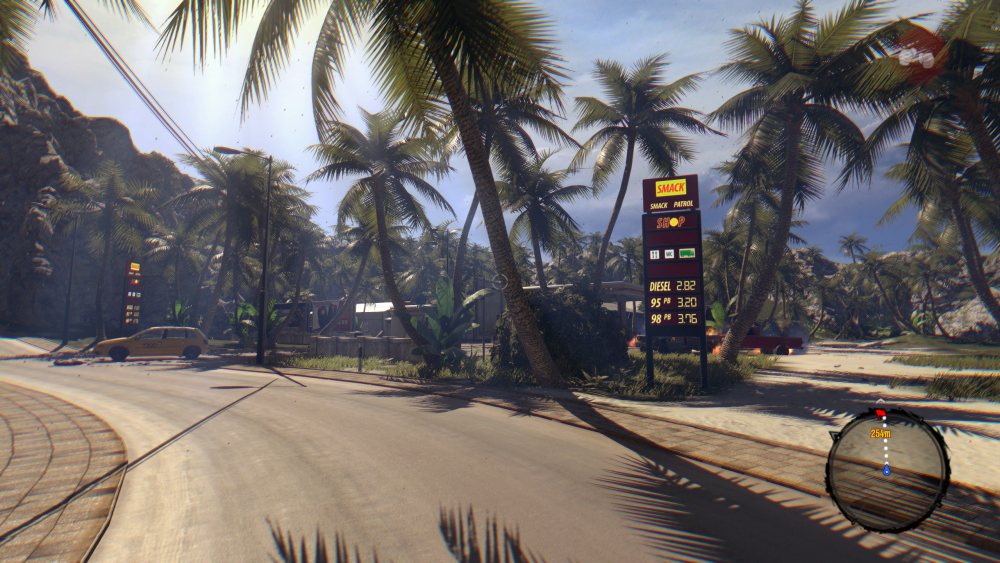Click the blue player arrow on minimap
The height and width of the screenshot is (563, 1000).
[886, 469]
